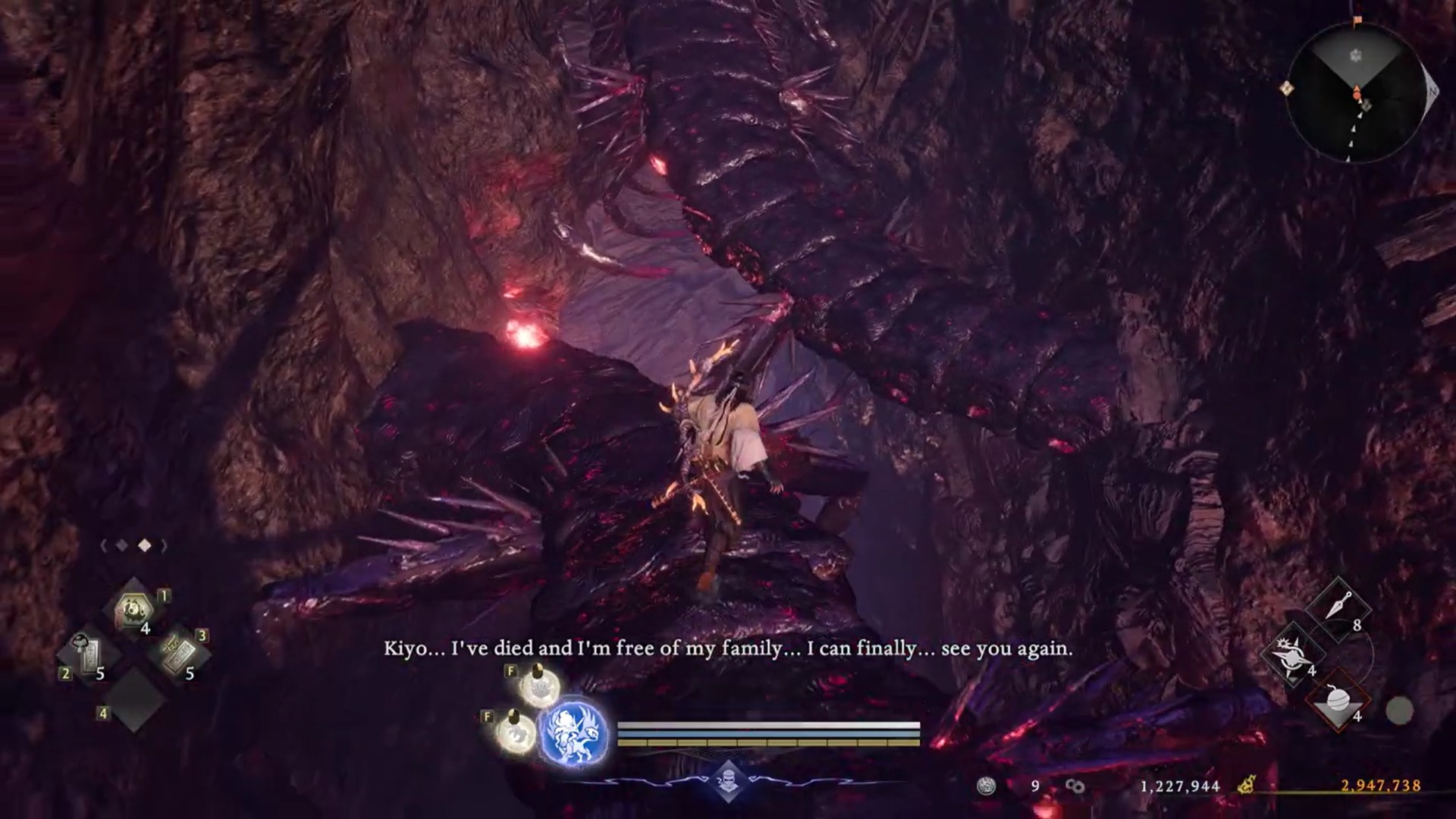Click the right chevron to switch item sets
This screenshot has width=1456, height=819.
point(163,544)
